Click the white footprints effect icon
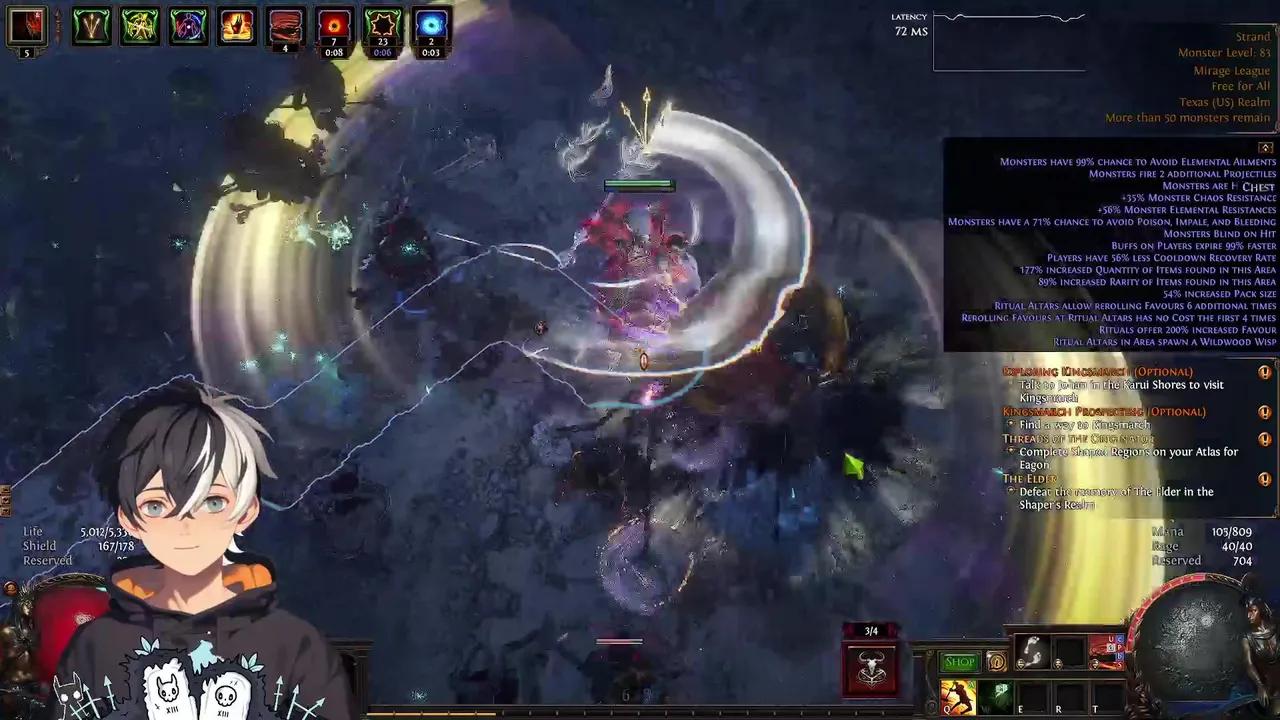The height and width of the screenshot is (720, 1280). coord(1033,652)
